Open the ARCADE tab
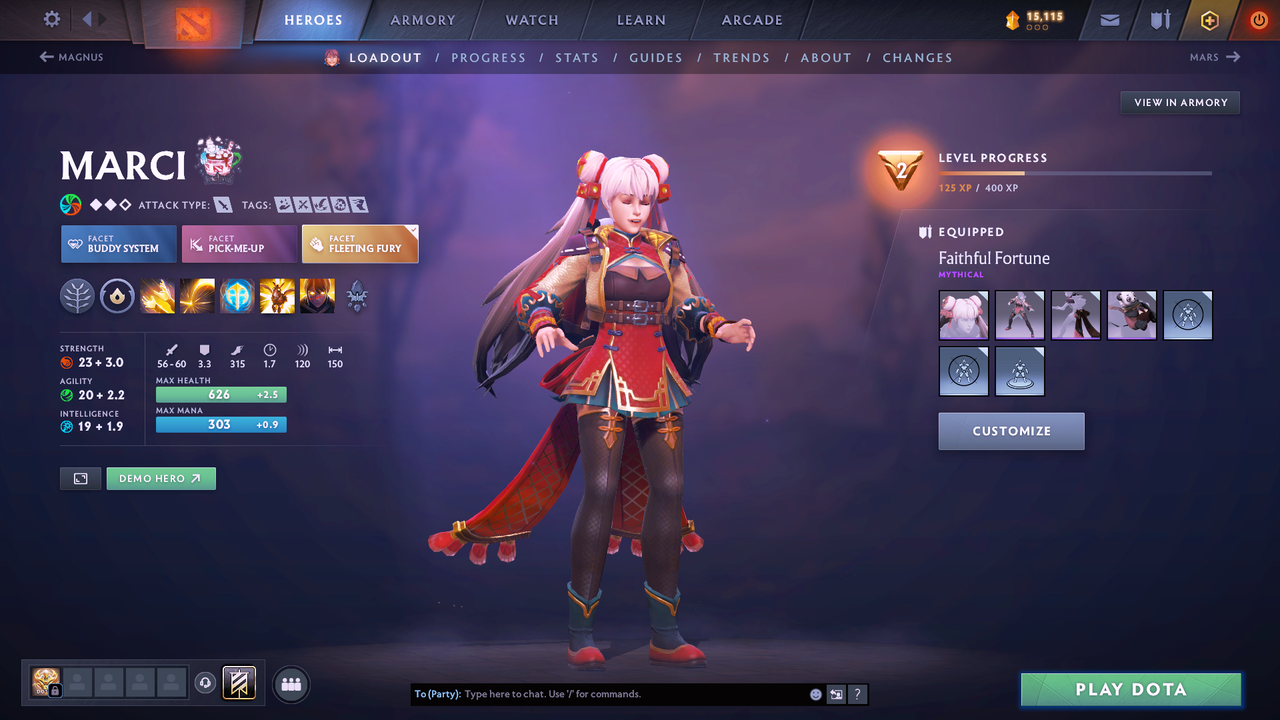1280x720 pixels. pyautogui.click(x=751, y=19)
